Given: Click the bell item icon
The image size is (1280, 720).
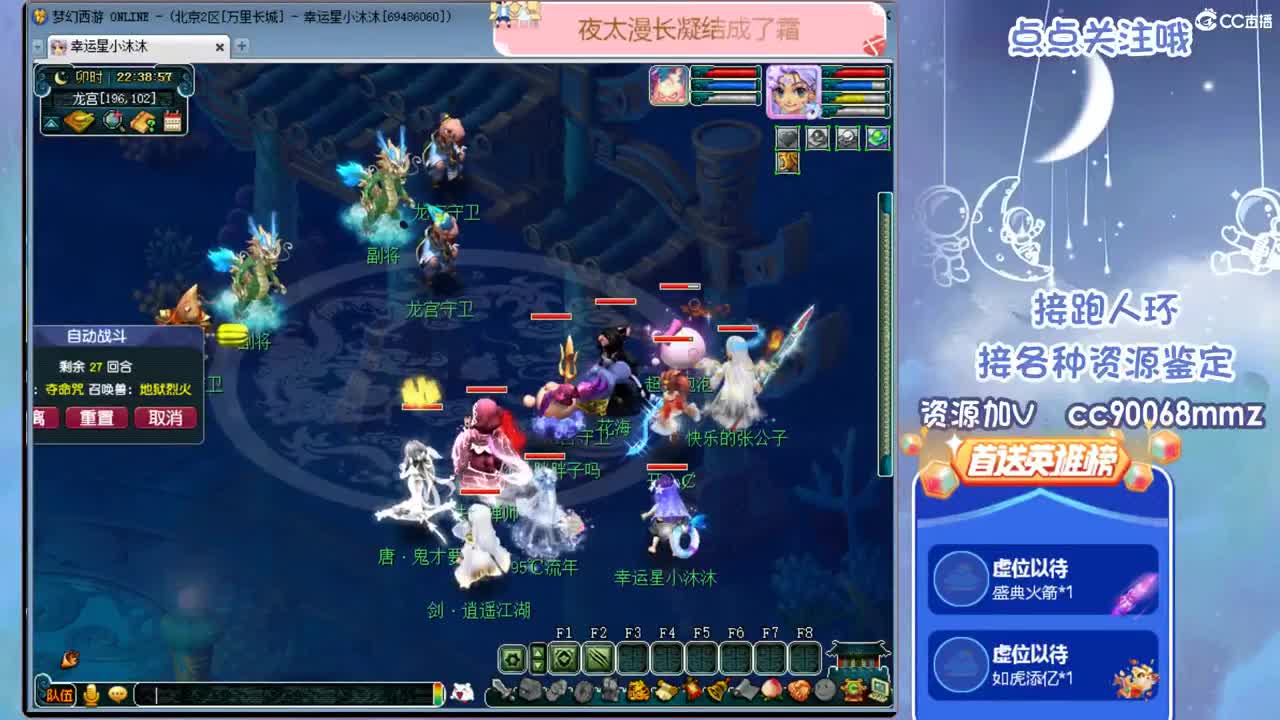Looking at the screenshot, I should pos(718,689).
